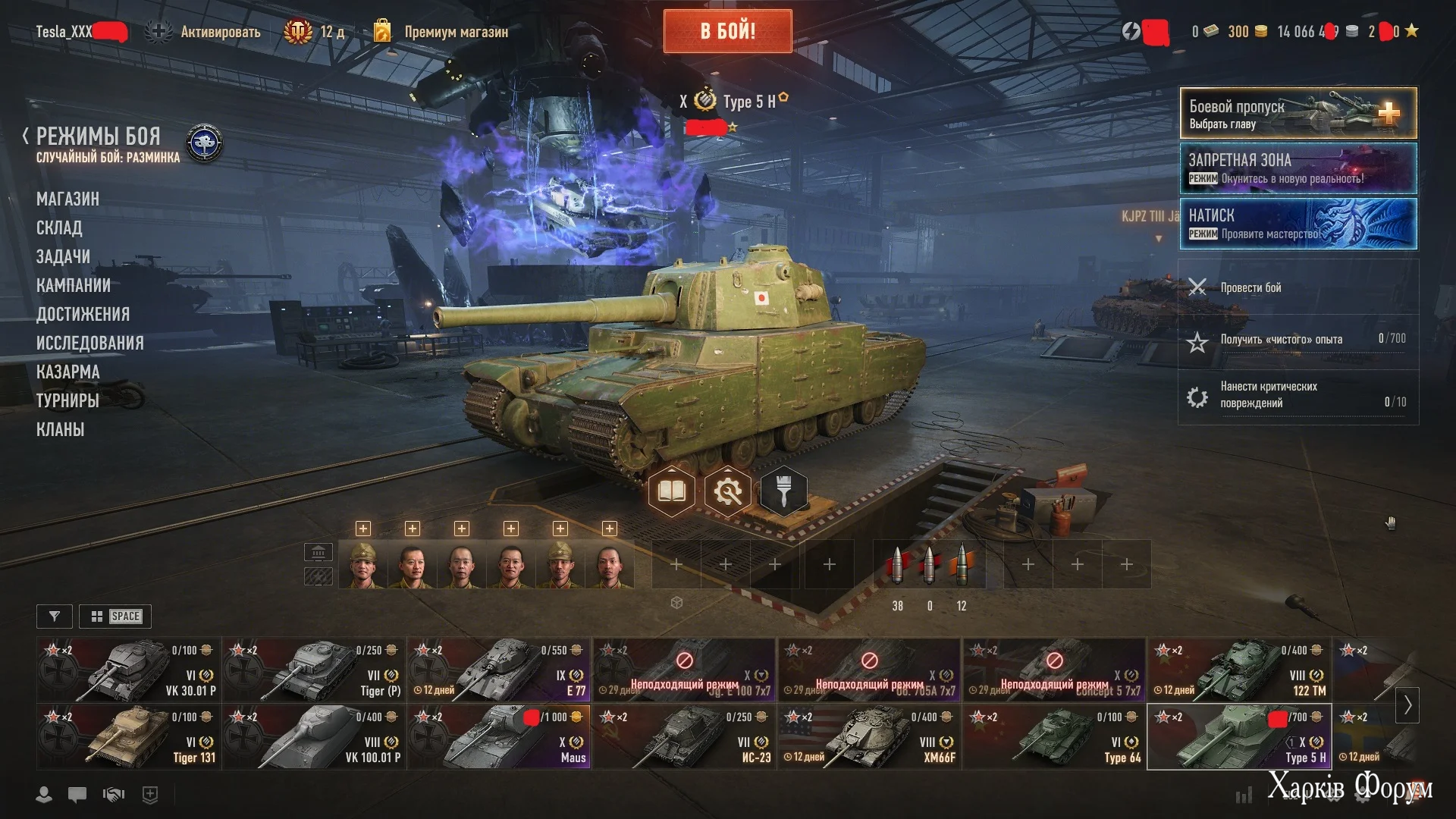
Task: View ДОСТИЖЕНИЯ
Action: (83, 314)
